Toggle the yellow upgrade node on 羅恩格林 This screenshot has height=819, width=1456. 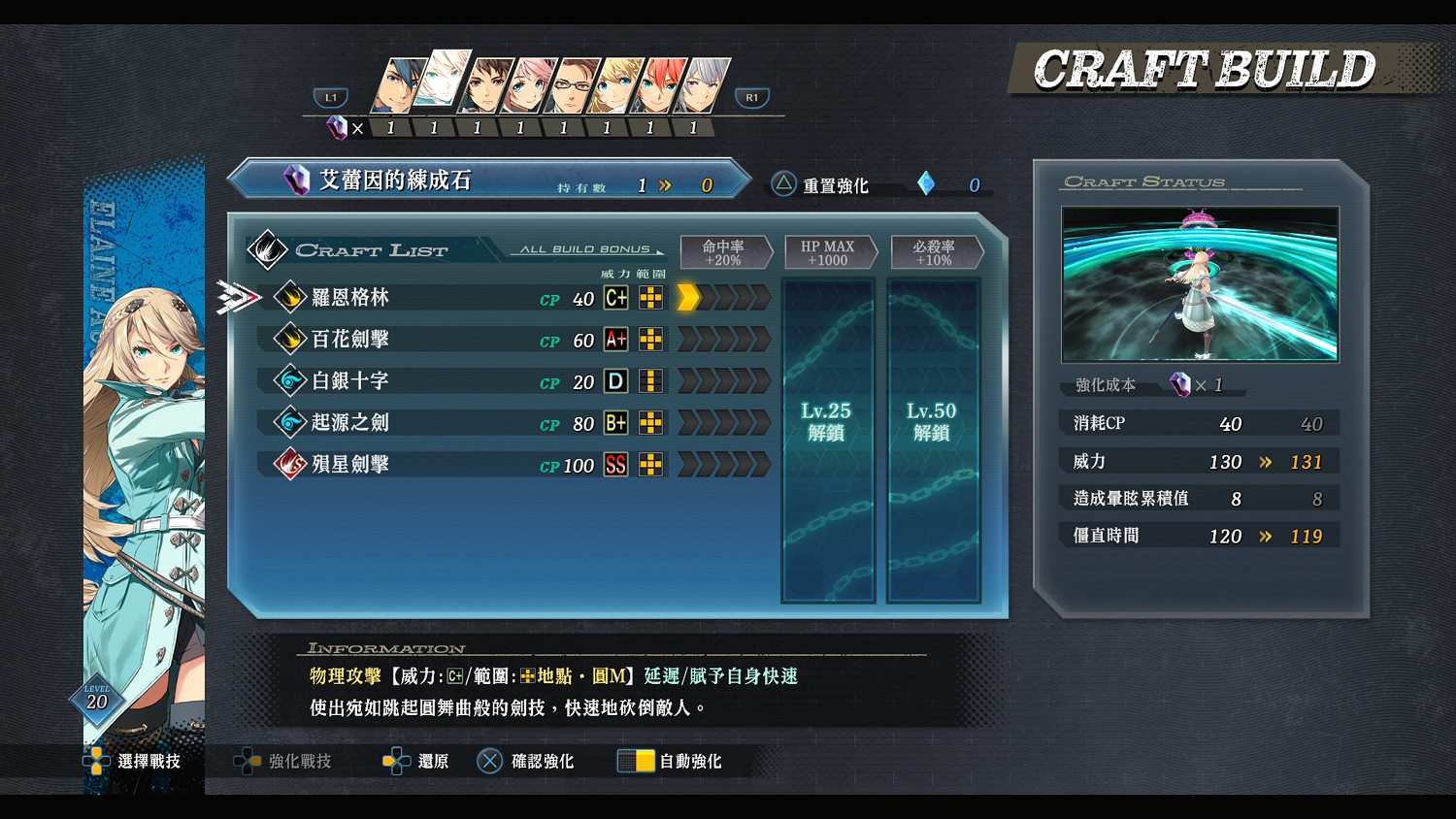(687, 298)
